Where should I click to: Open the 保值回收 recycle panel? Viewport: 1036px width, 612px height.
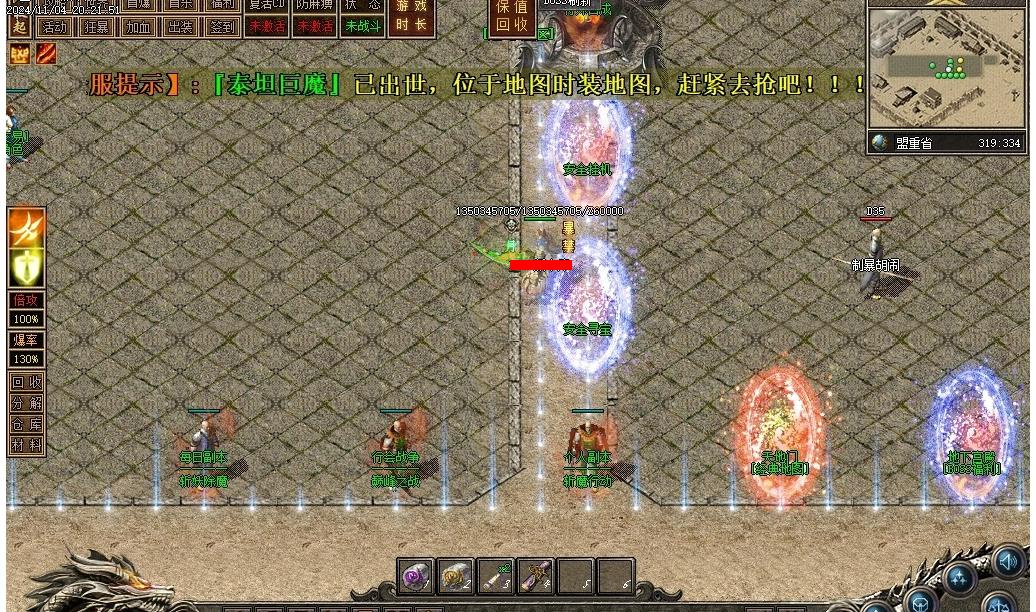(x=513, y=17)
